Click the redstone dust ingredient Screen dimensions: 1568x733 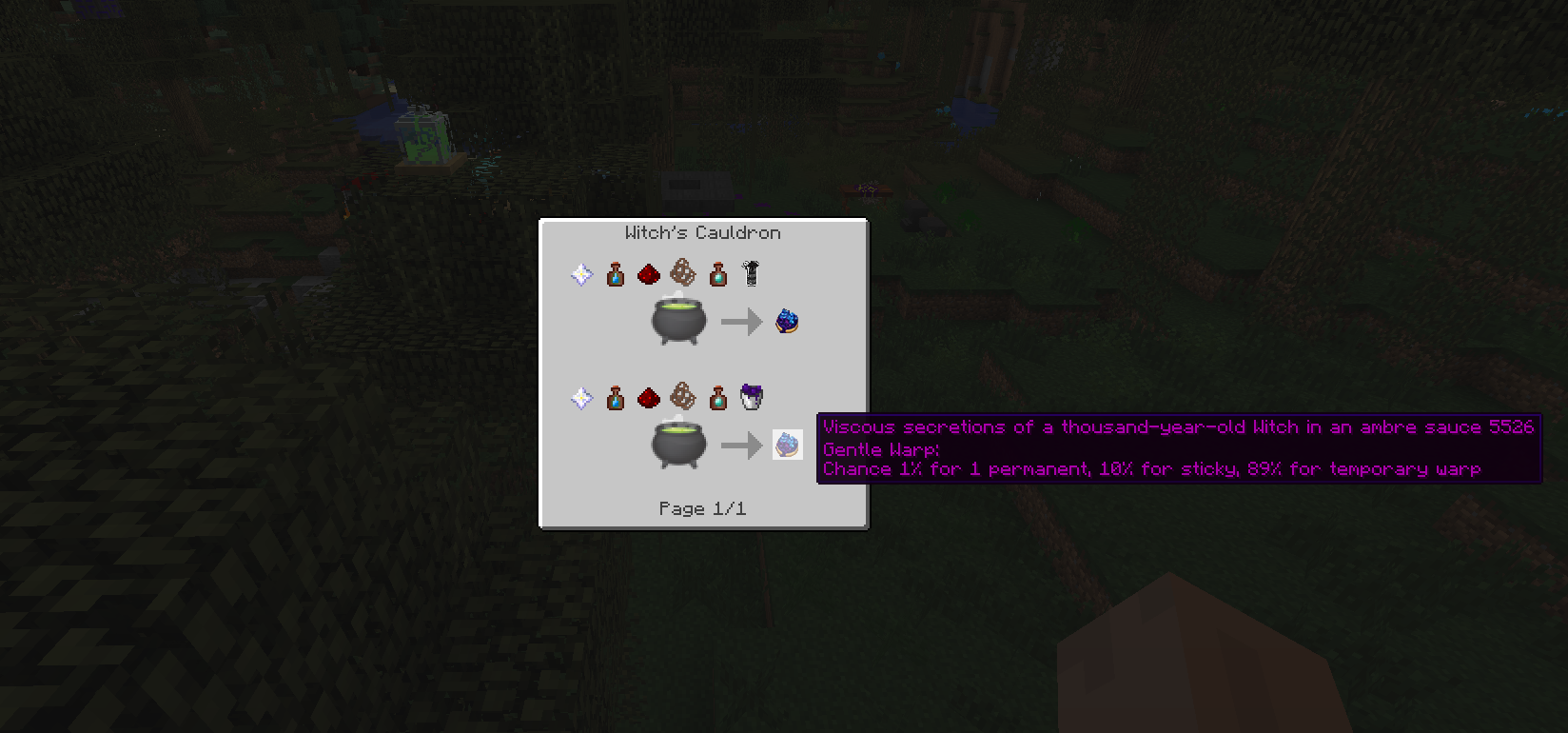click(x=649, y=274)
